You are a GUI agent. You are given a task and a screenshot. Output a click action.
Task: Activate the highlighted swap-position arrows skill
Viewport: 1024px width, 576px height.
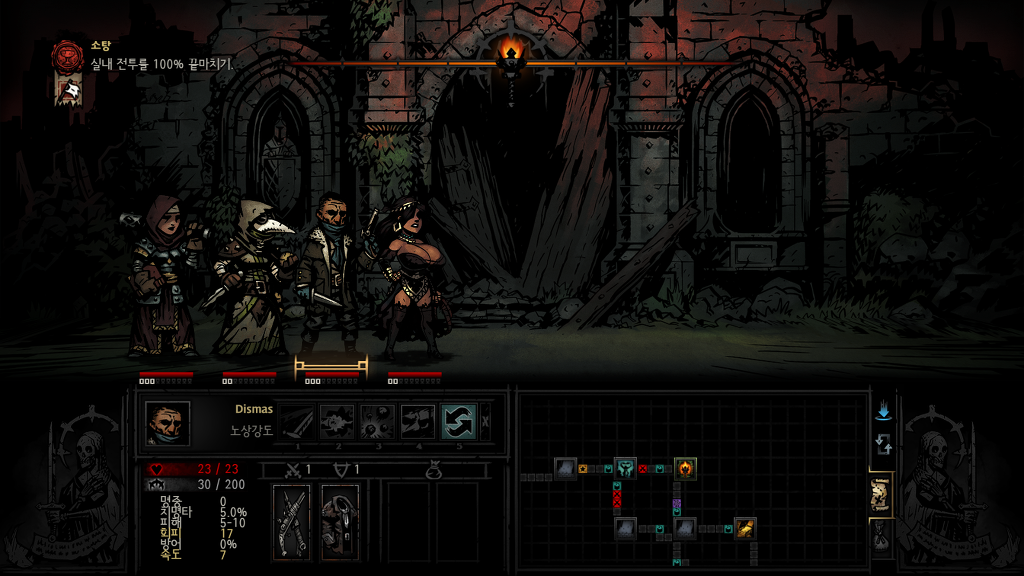pyautogui.click(x=459, y=422)
